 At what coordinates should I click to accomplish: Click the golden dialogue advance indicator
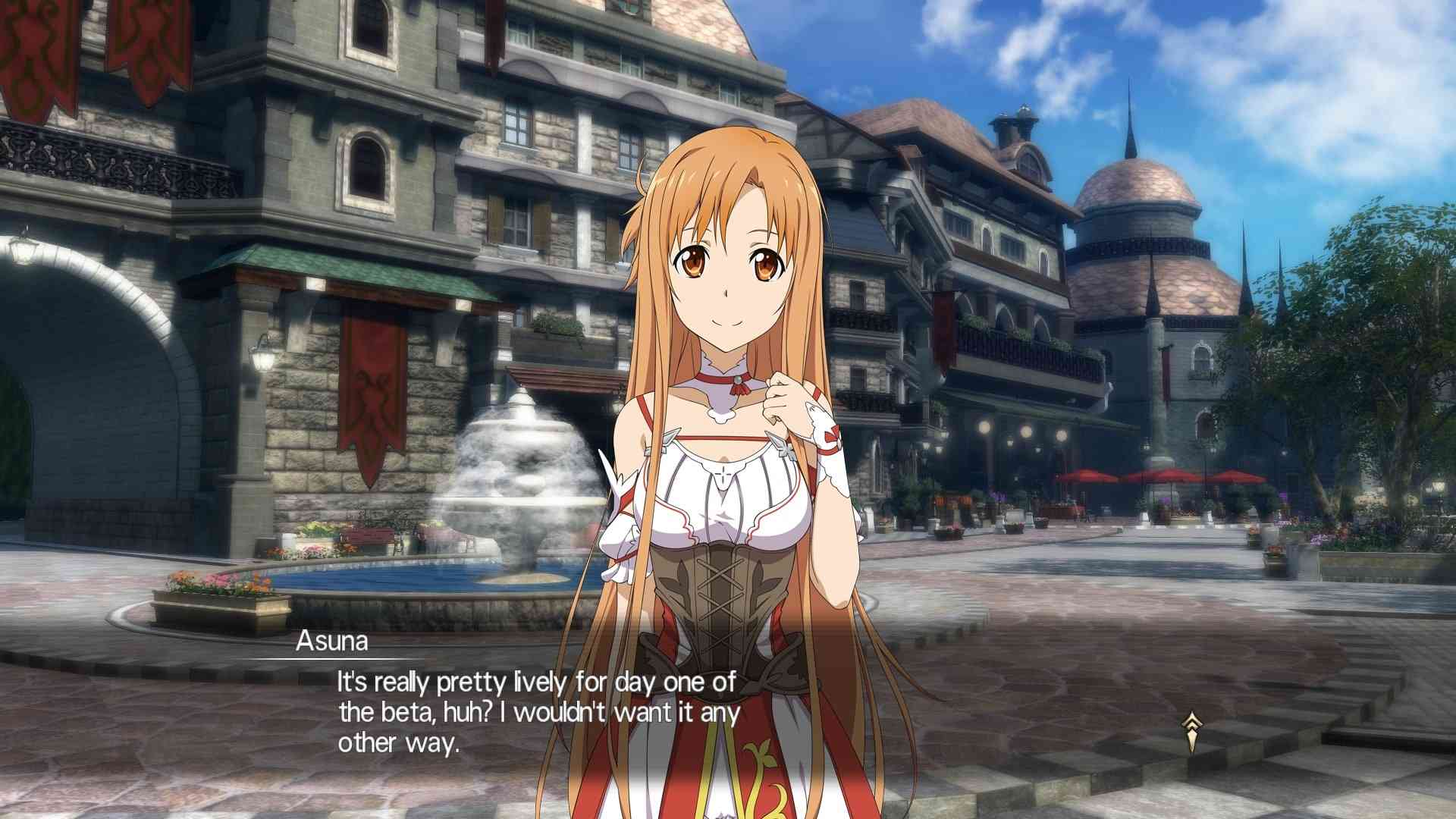tap(1191, 730)
